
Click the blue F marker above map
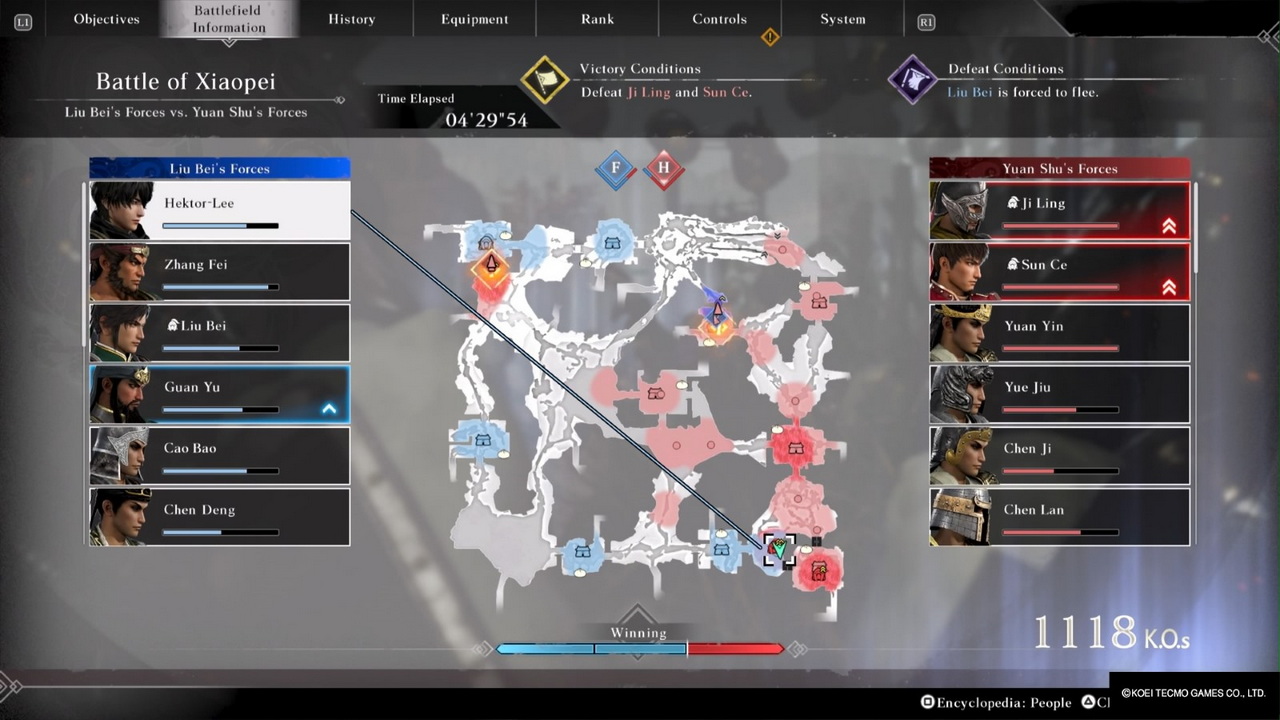615,169
